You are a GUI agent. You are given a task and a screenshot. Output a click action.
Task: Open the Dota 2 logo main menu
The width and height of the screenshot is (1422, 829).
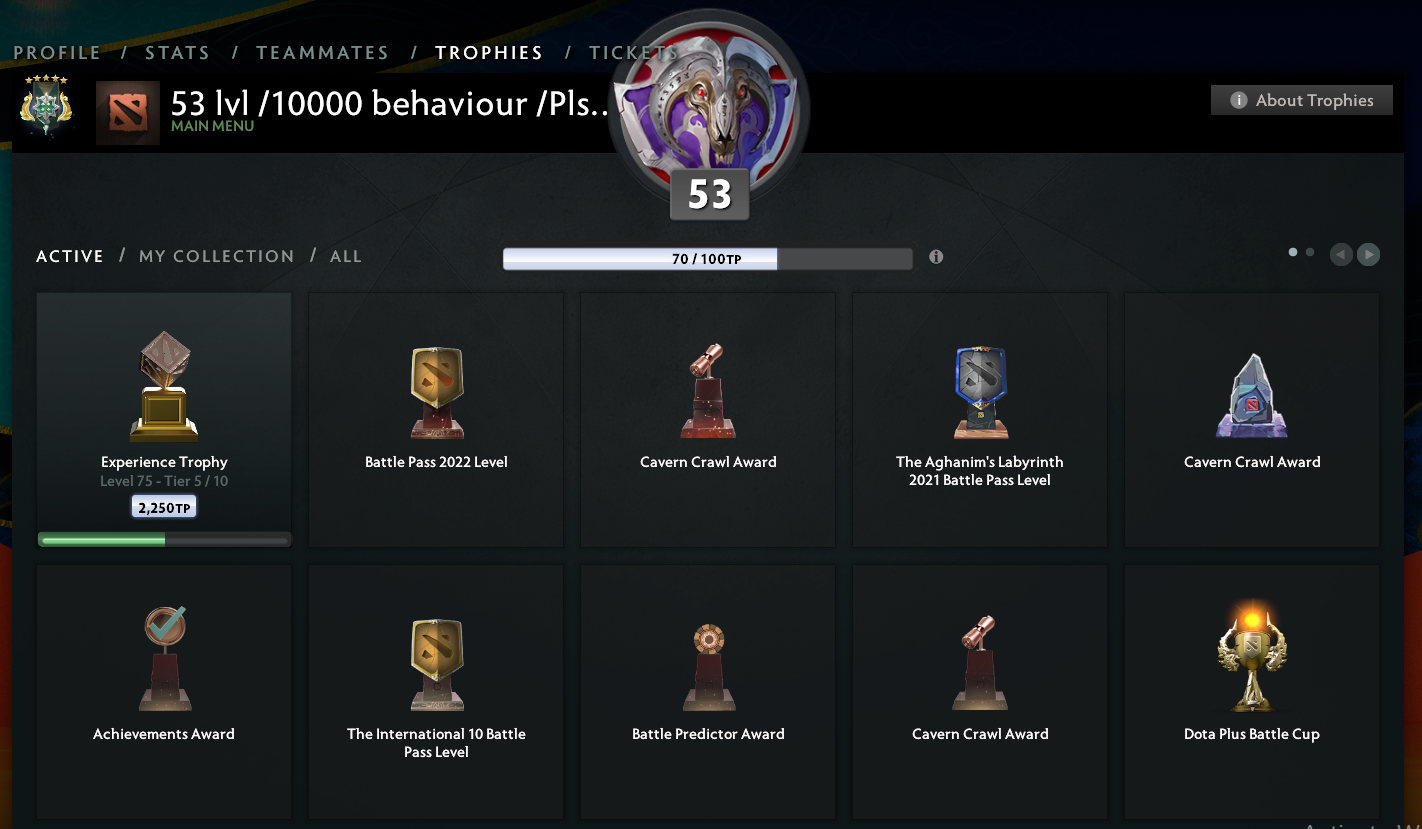[127, 112]
